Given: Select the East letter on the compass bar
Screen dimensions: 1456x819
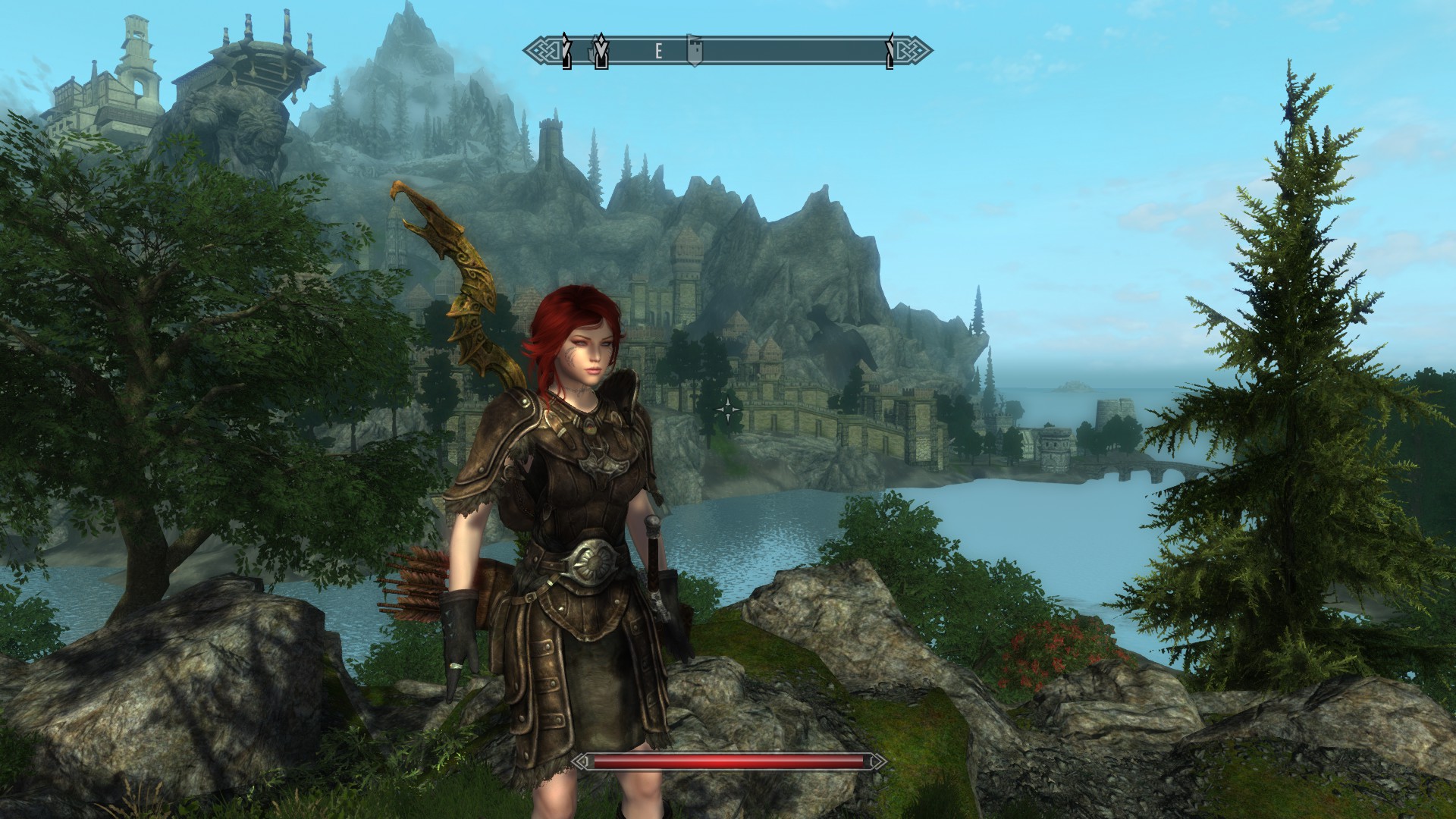Looking at the screenshot, I should (659, 52).
